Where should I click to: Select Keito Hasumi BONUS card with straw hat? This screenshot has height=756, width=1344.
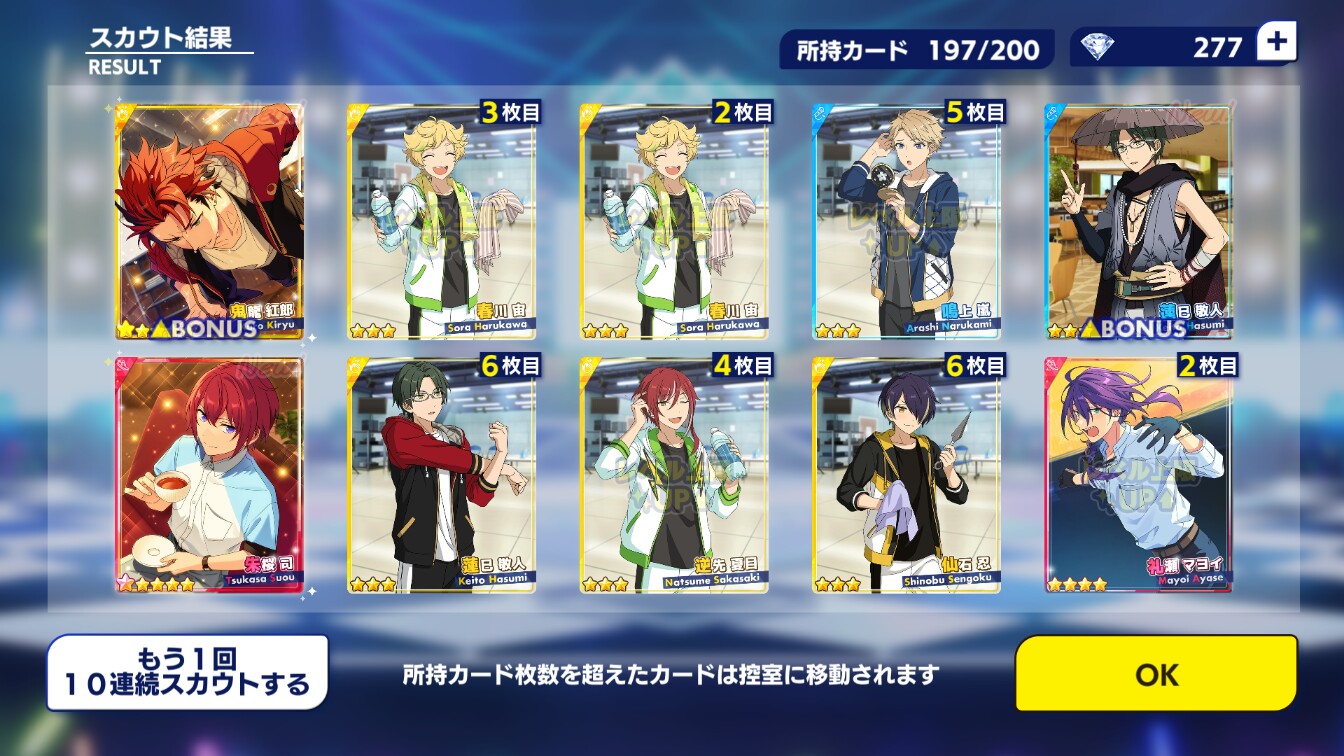pos(1138,222)
